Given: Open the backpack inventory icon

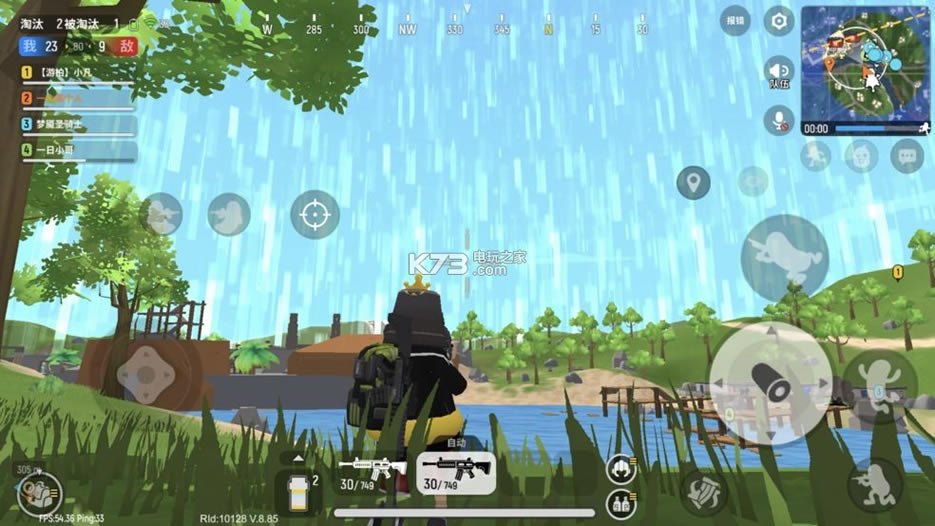Looking at the screenshot, I should (x=40, y=492).
